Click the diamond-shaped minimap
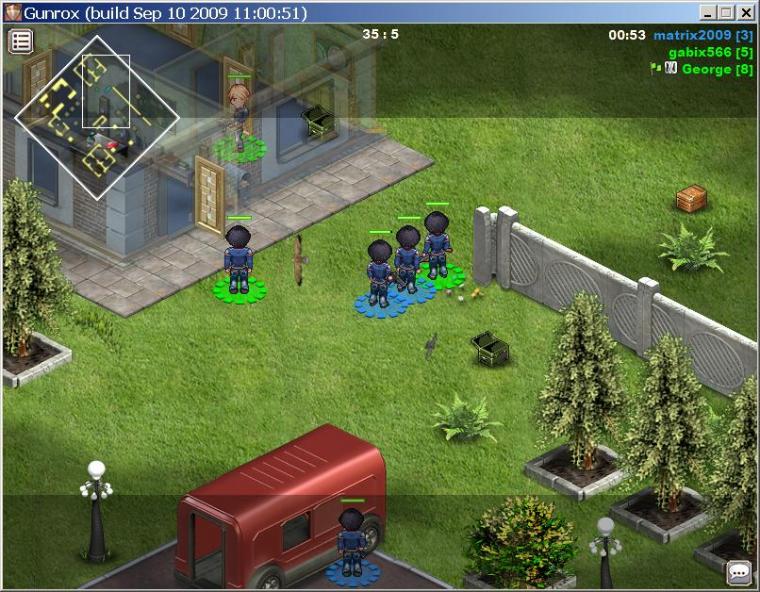 [x=97, y=117]
